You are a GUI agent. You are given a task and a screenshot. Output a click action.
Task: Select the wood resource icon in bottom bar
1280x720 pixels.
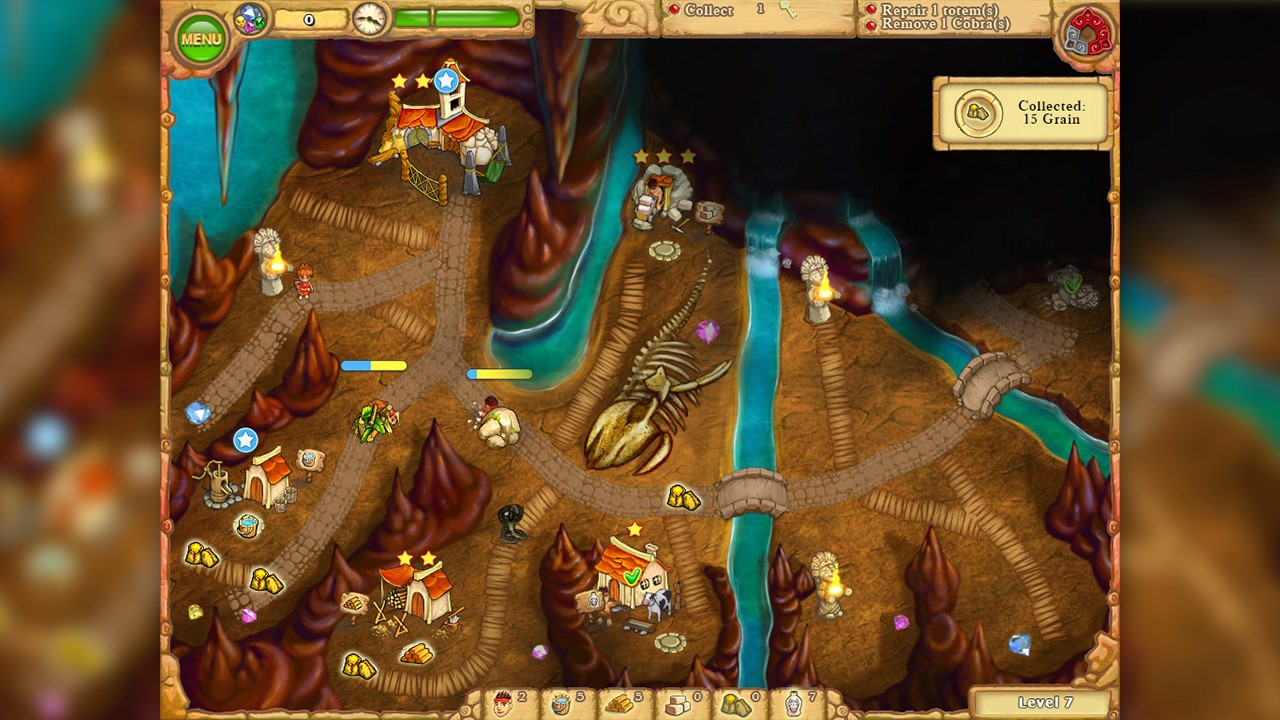pyautogui.click(x=618, y=705)
